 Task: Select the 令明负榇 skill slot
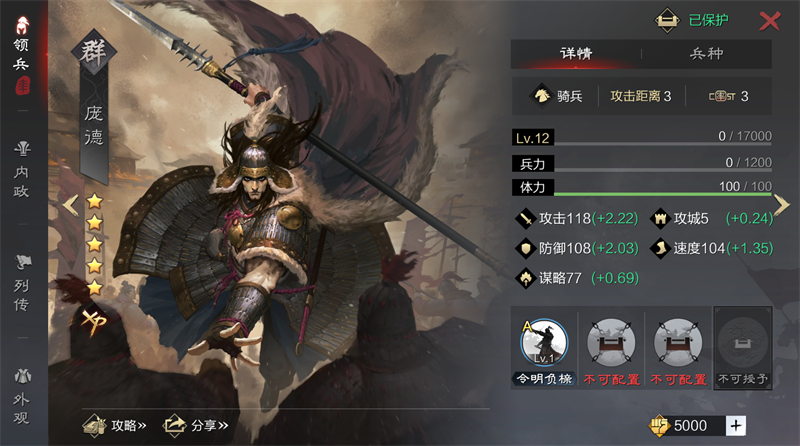click(x=543, y=346)
